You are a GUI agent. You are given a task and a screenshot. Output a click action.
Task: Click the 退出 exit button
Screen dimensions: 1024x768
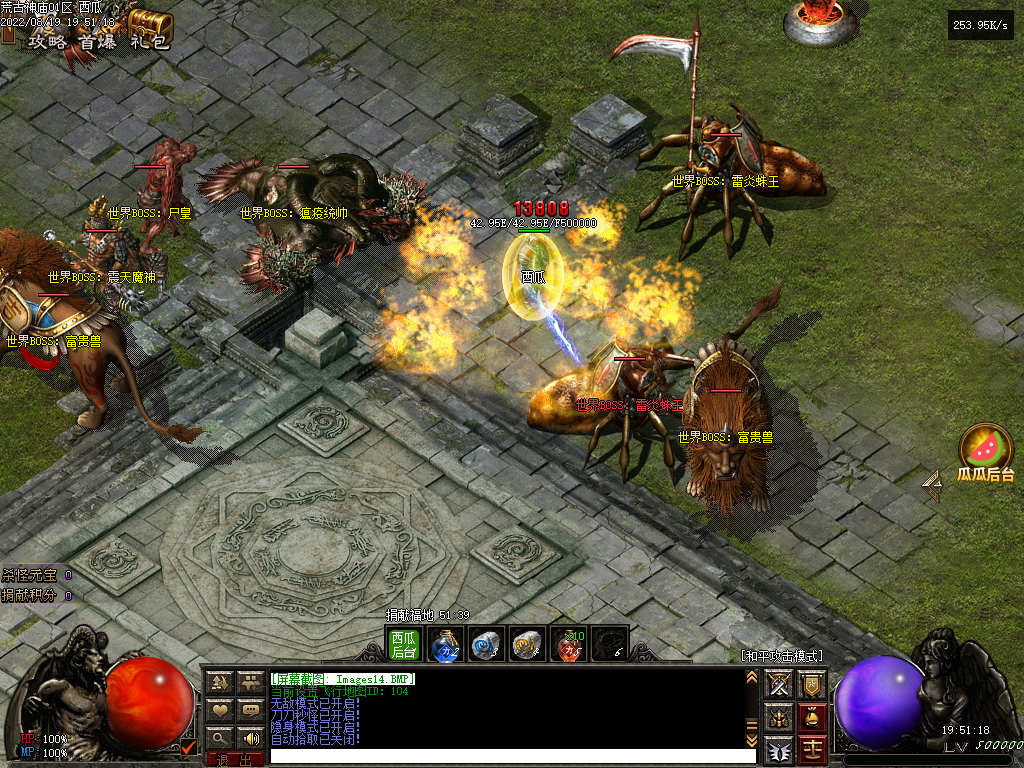coord(235,760)
